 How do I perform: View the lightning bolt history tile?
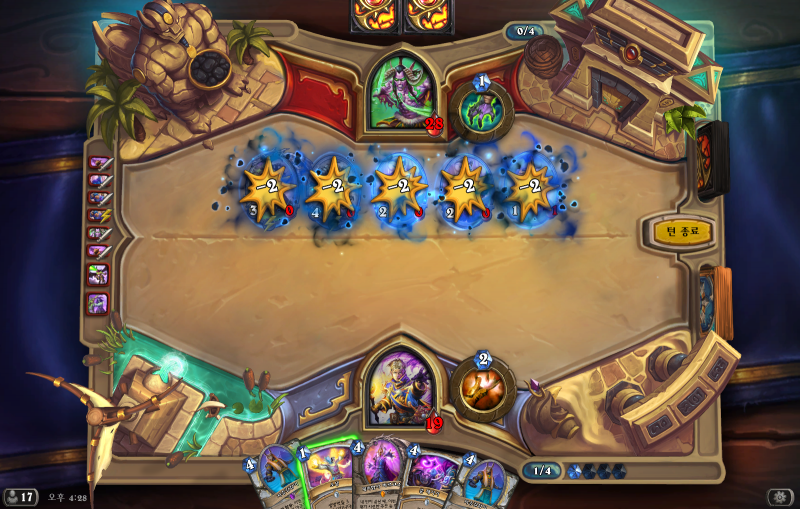coord(98,215)
